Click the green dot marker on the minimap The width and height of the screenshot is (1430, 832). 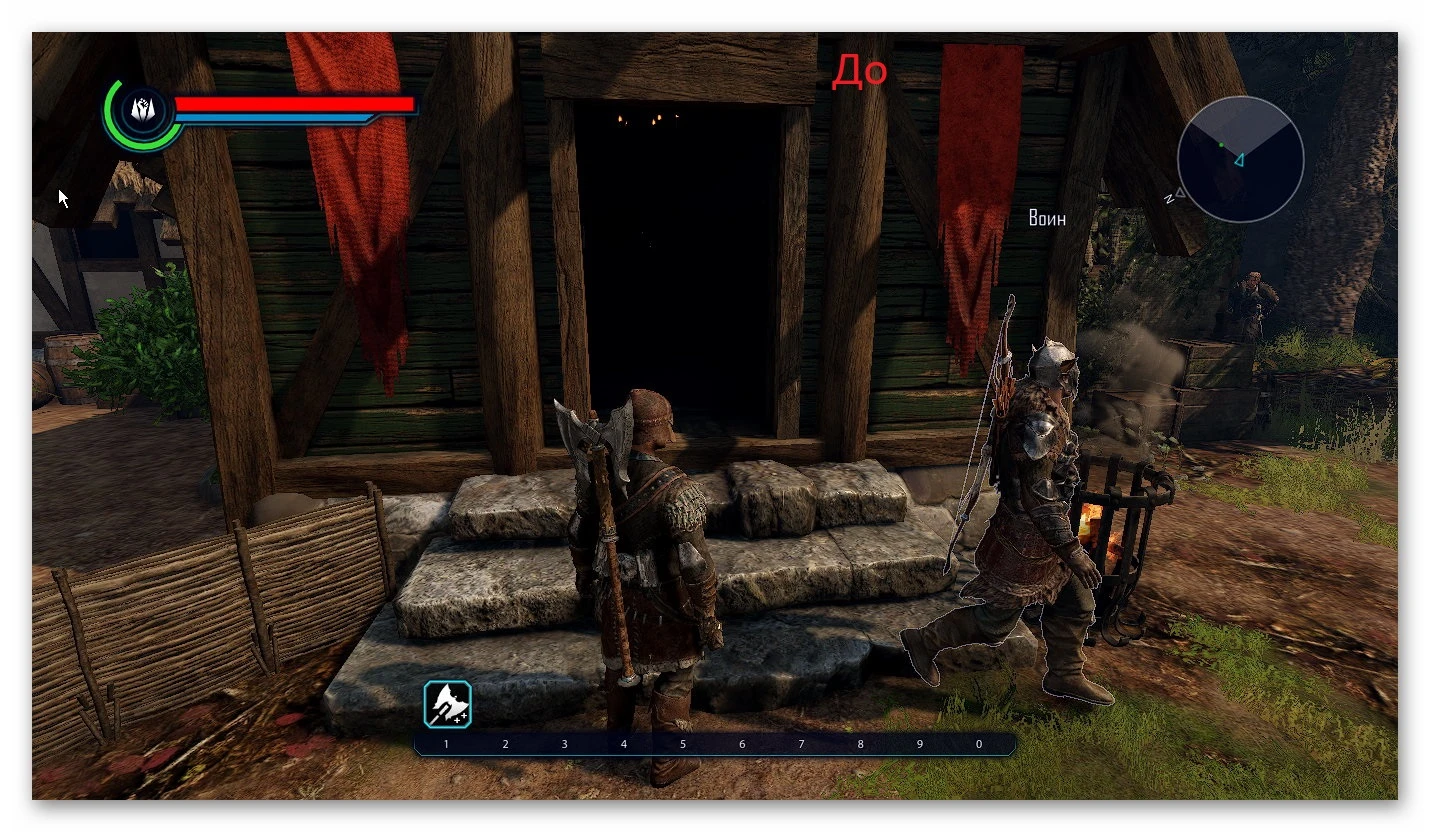pos(1222,146)
